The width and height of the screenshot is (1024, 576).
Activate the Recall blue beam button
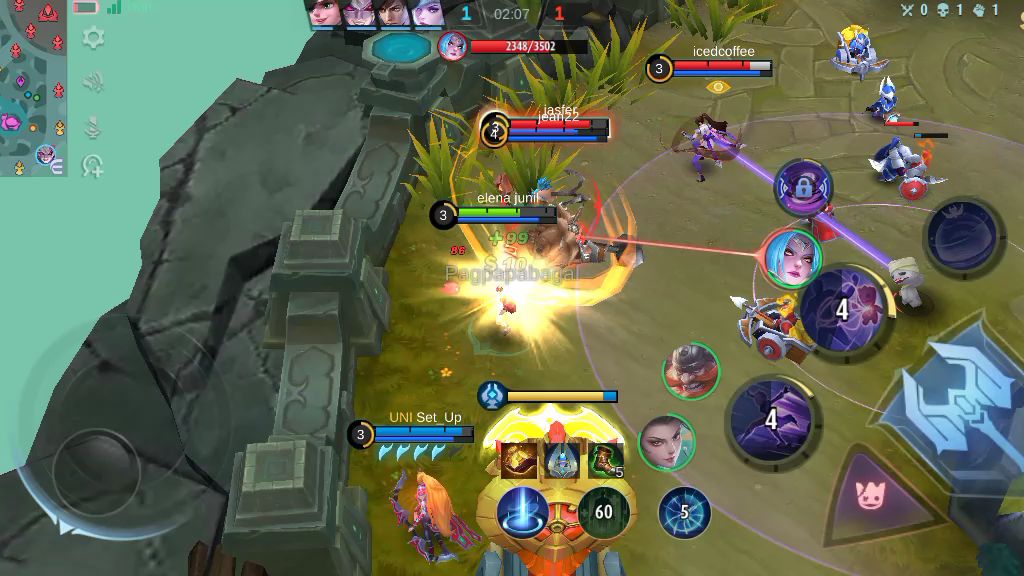pos(523,512)
